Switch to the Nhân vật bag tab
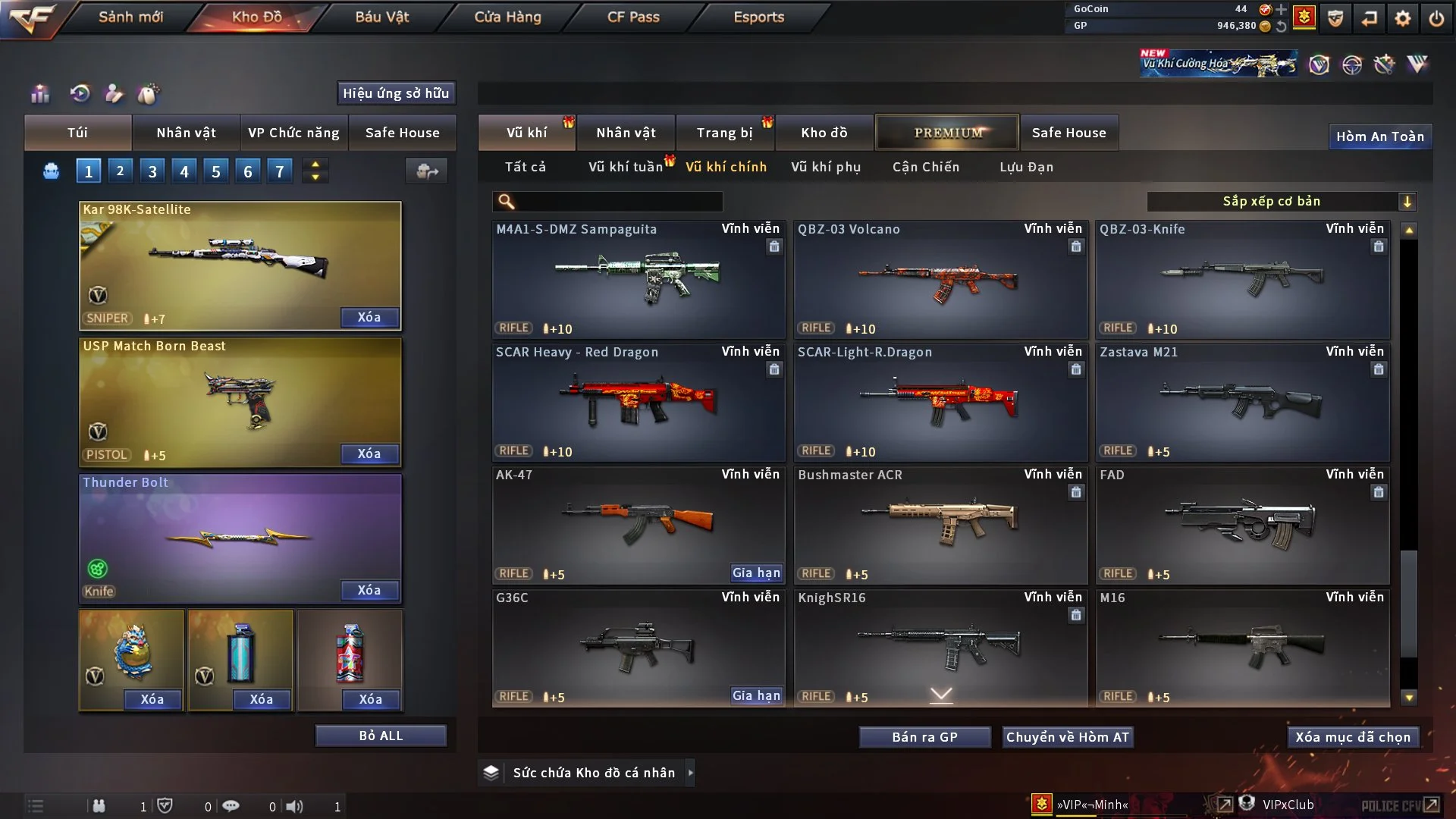 (x=186, y=133)
